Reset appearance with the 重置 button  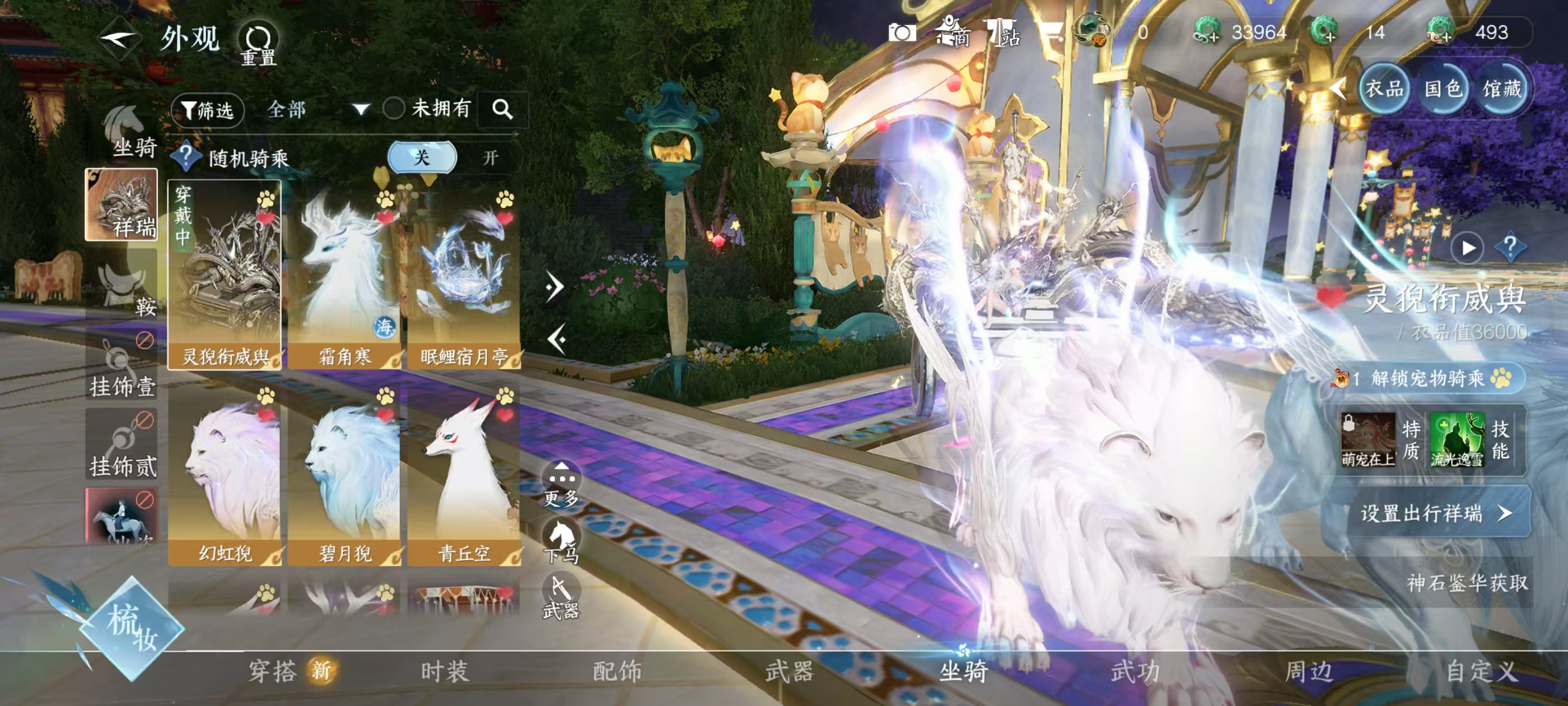258,44
